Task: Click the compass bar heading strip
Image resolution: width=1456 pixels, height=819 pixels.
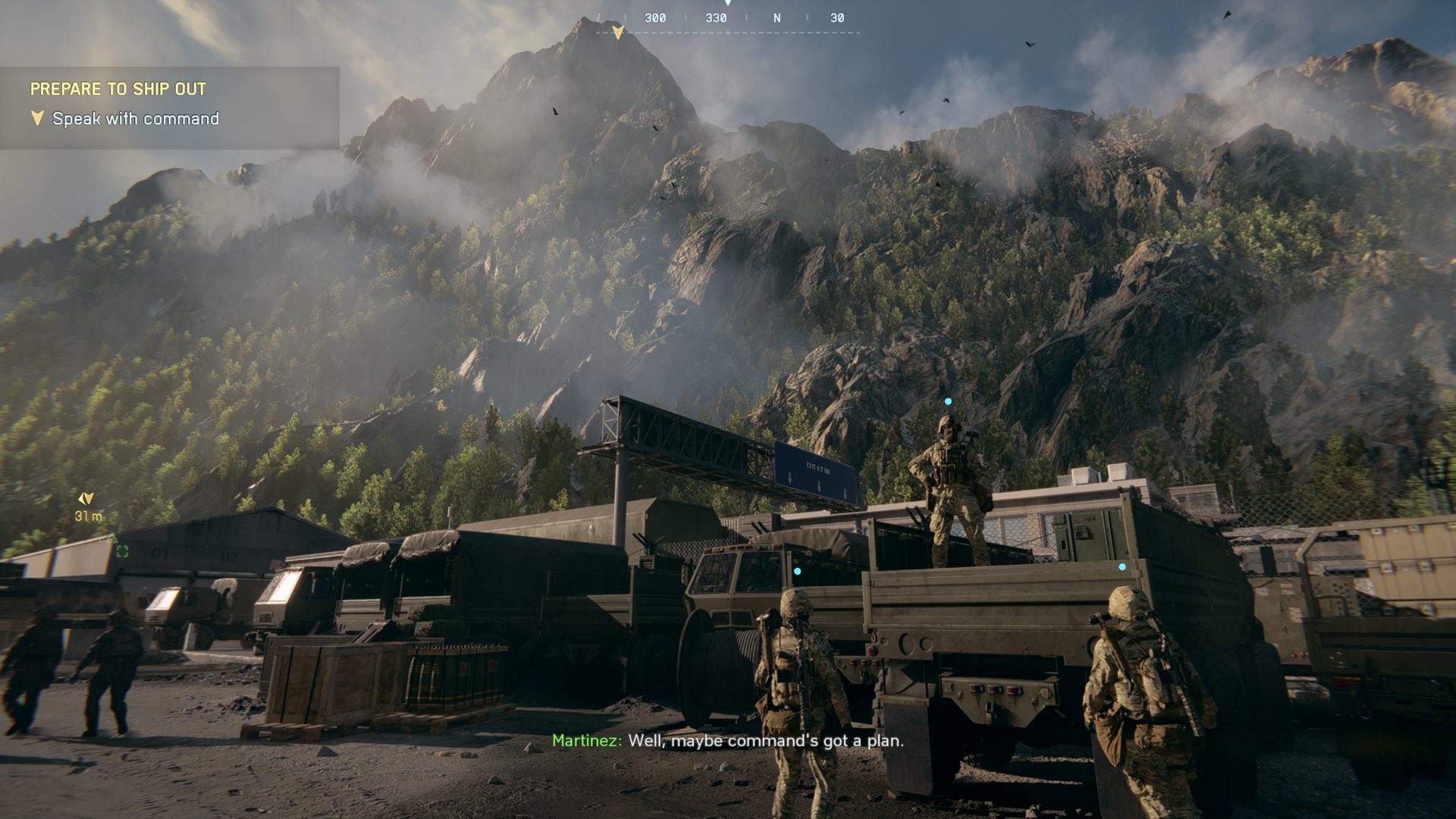Action: tap(728, 18)
